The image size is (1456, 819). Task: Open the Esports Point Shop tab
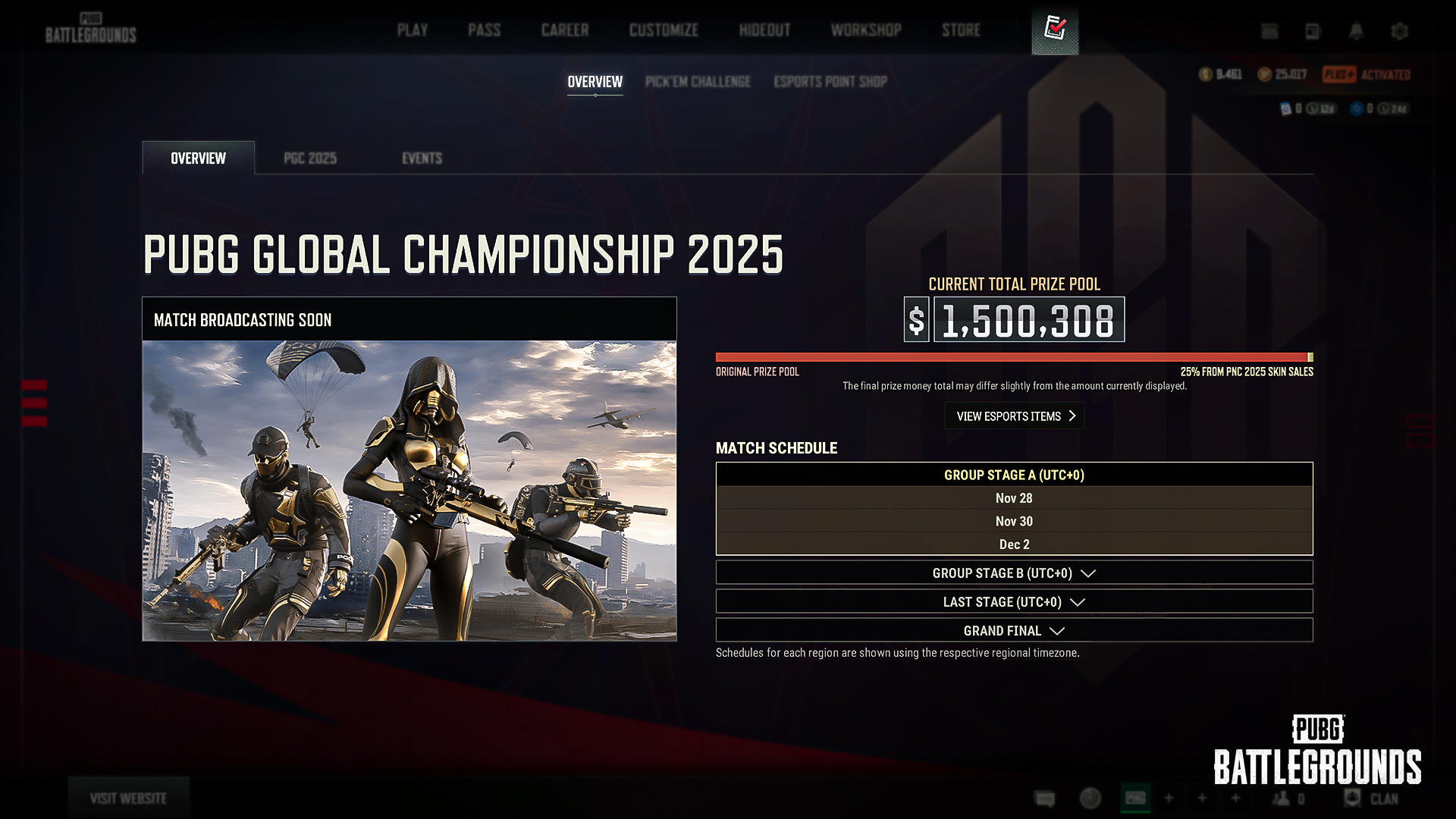(x=830, y=82)
